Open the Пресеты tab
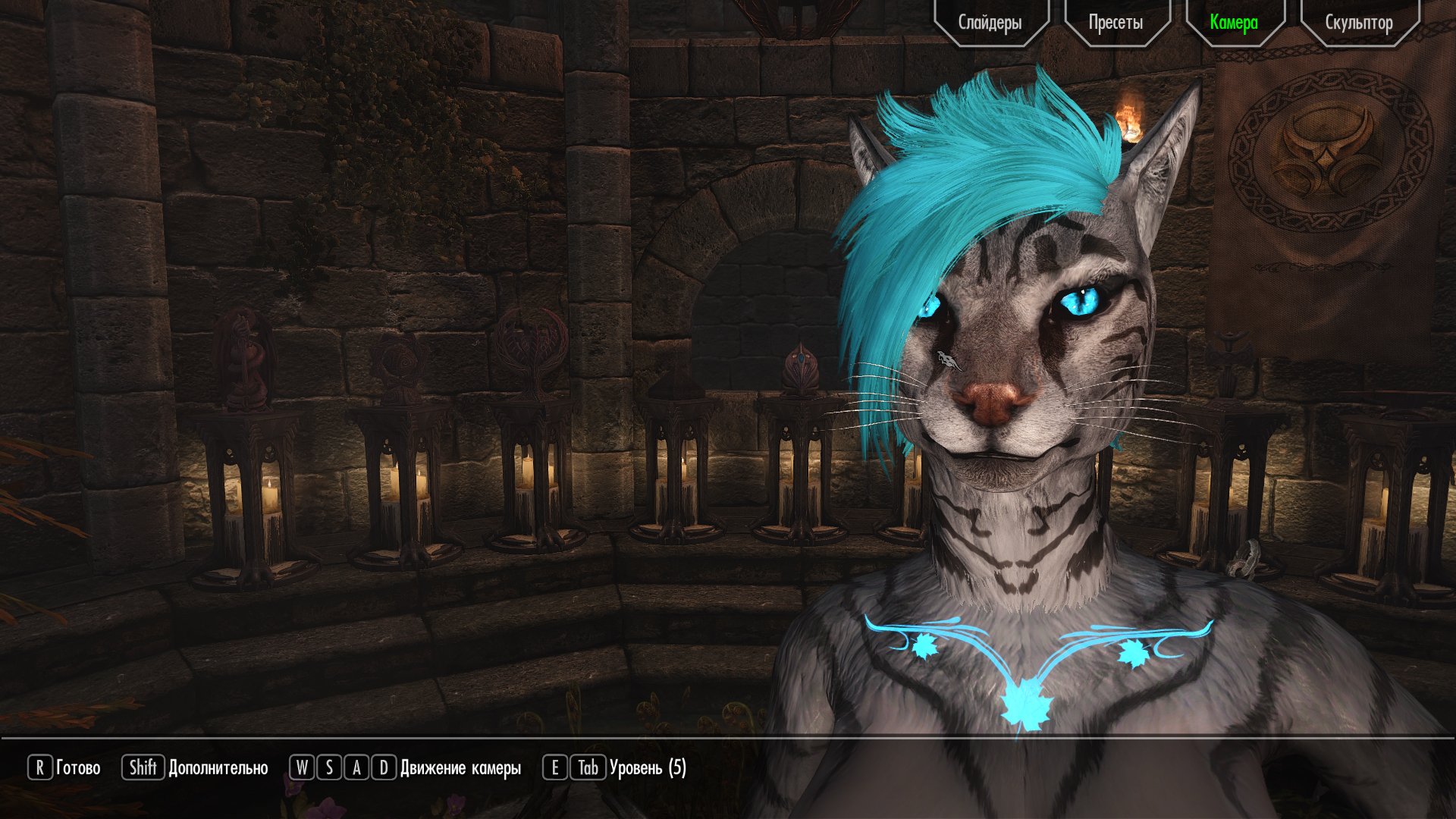This screenshot has width=1456, height=819. [x=1116, y=23]
